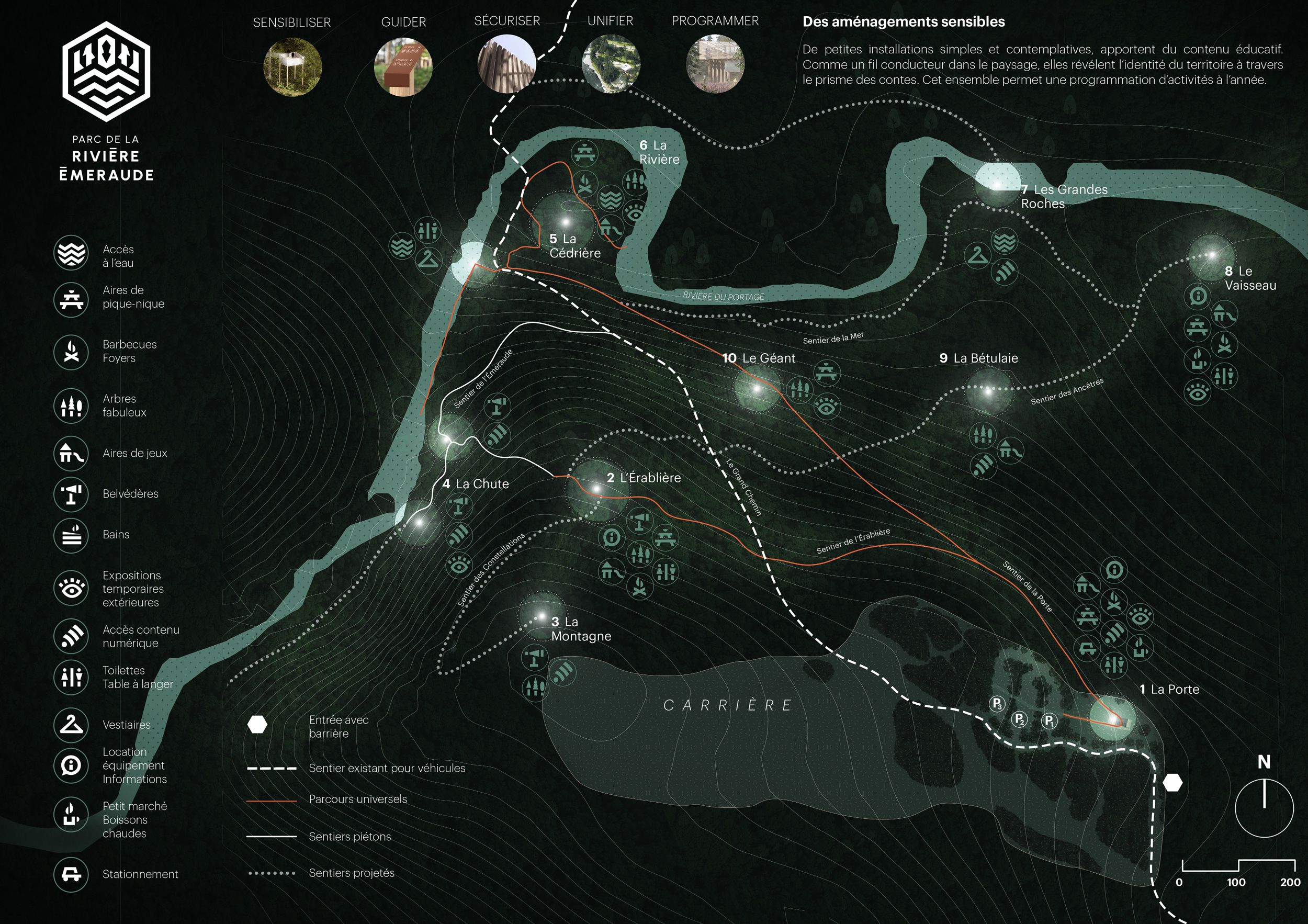The height and width of the screenshot is (924, 1308).
Task: View the SÉCURISER thumbnail
Action: tap(506, 64)
